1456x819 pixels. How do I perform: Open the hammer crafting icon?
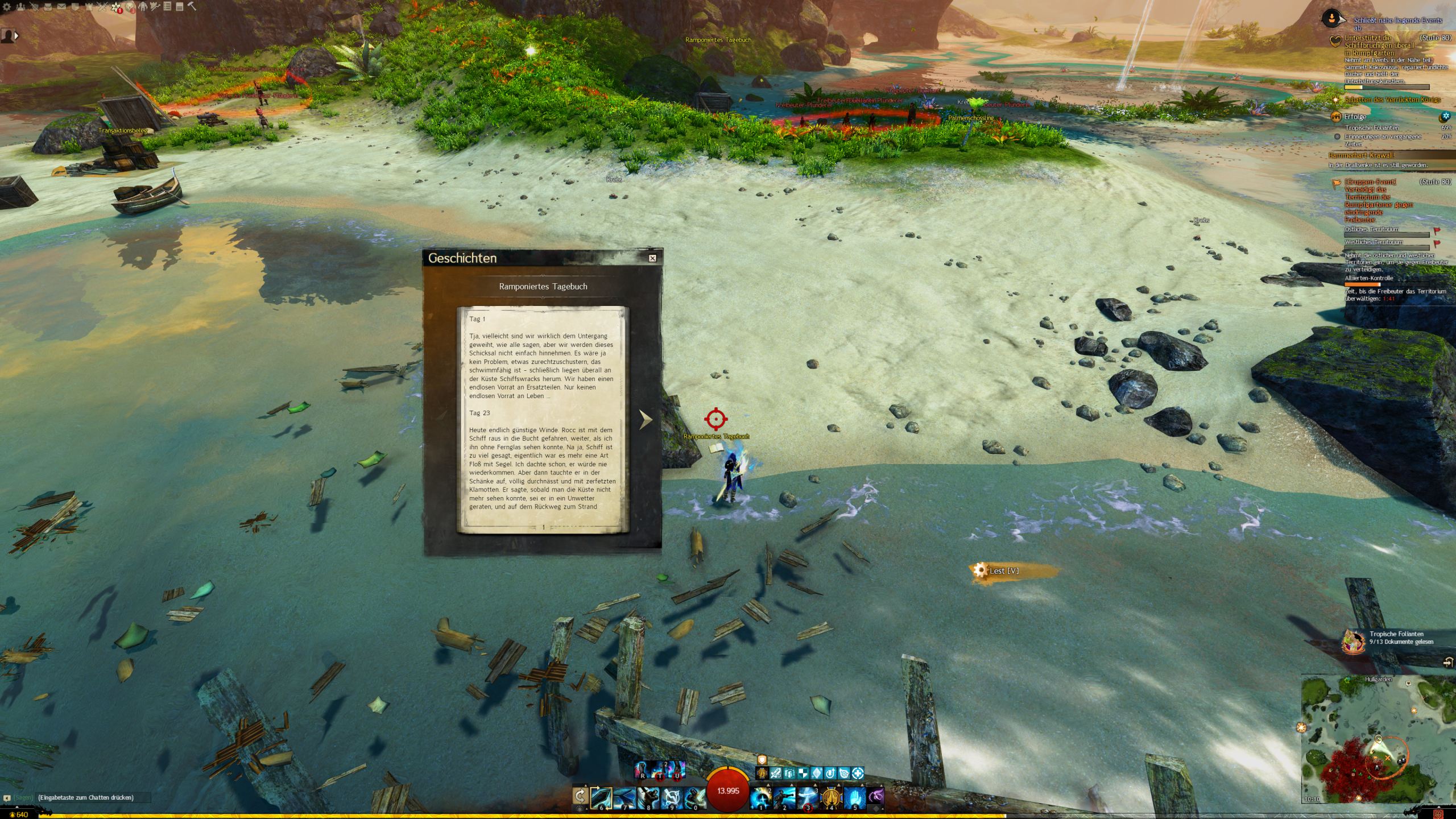pyautogui.click(x=192, y=6)
